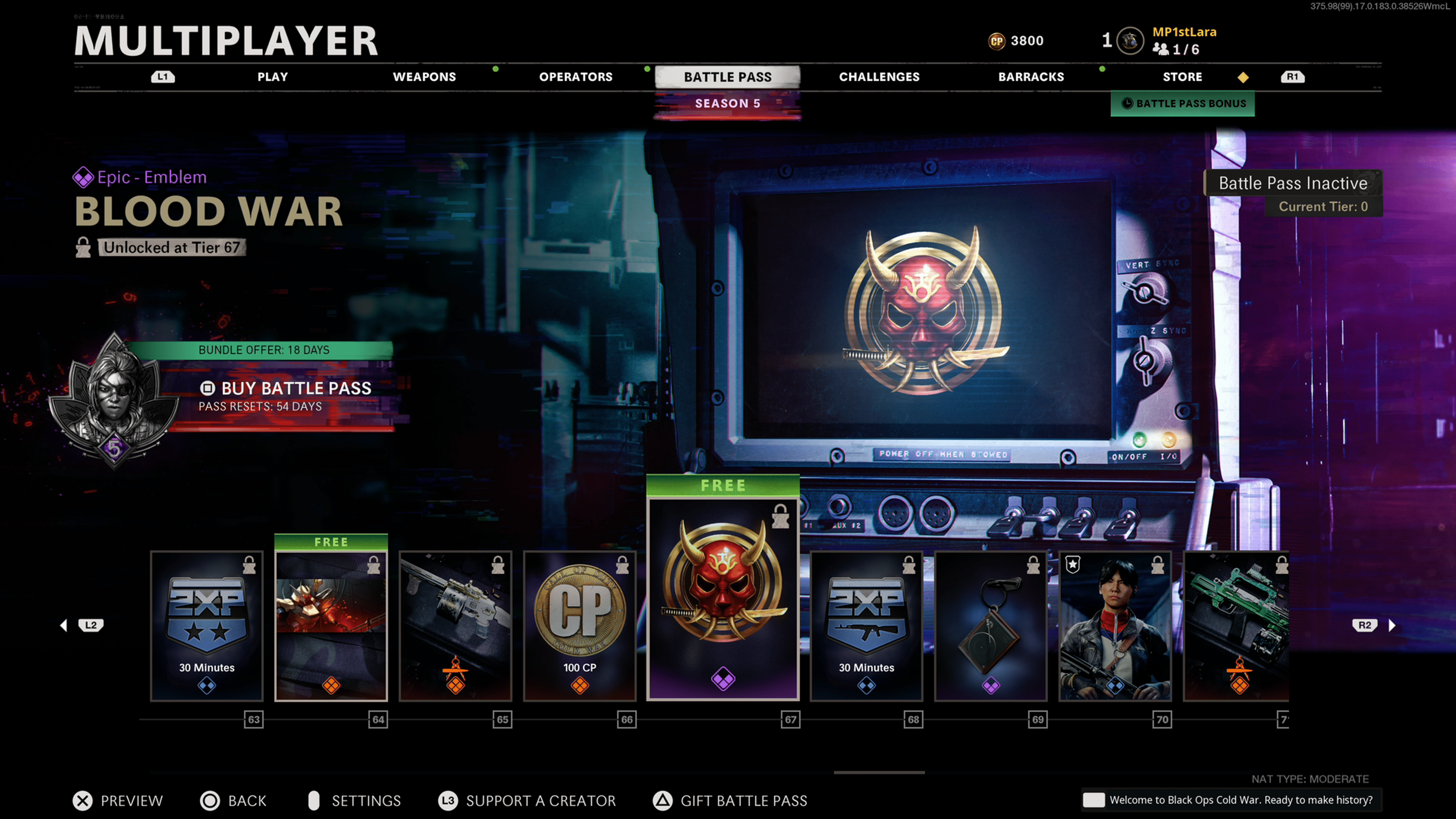Open the Battle Pass Bonus banner
The image size is (1456, 819).
(x=1183, y=104)
